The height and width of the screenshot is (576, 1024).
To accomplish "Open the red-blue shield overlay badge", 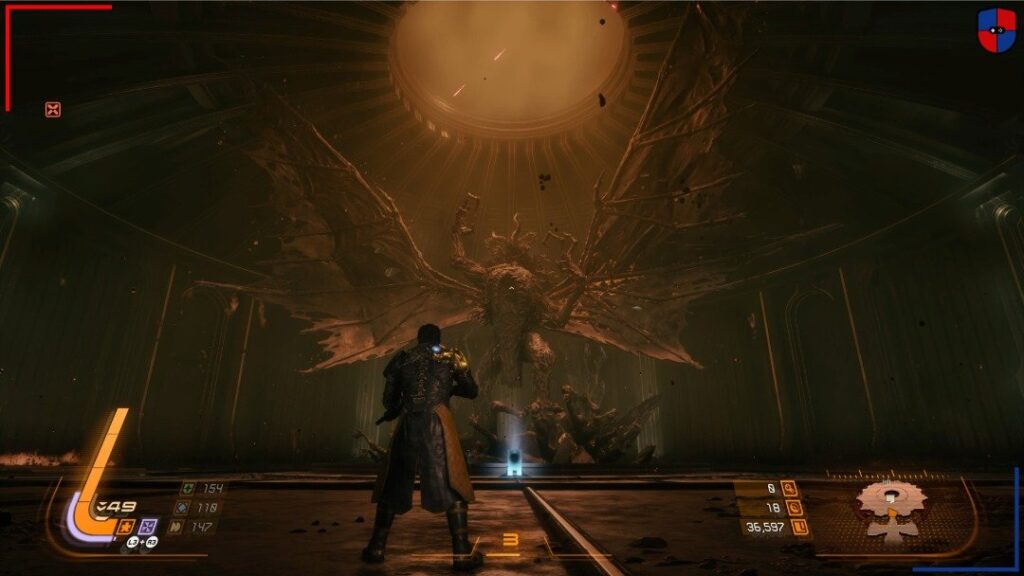I will [x=996, y=30].
